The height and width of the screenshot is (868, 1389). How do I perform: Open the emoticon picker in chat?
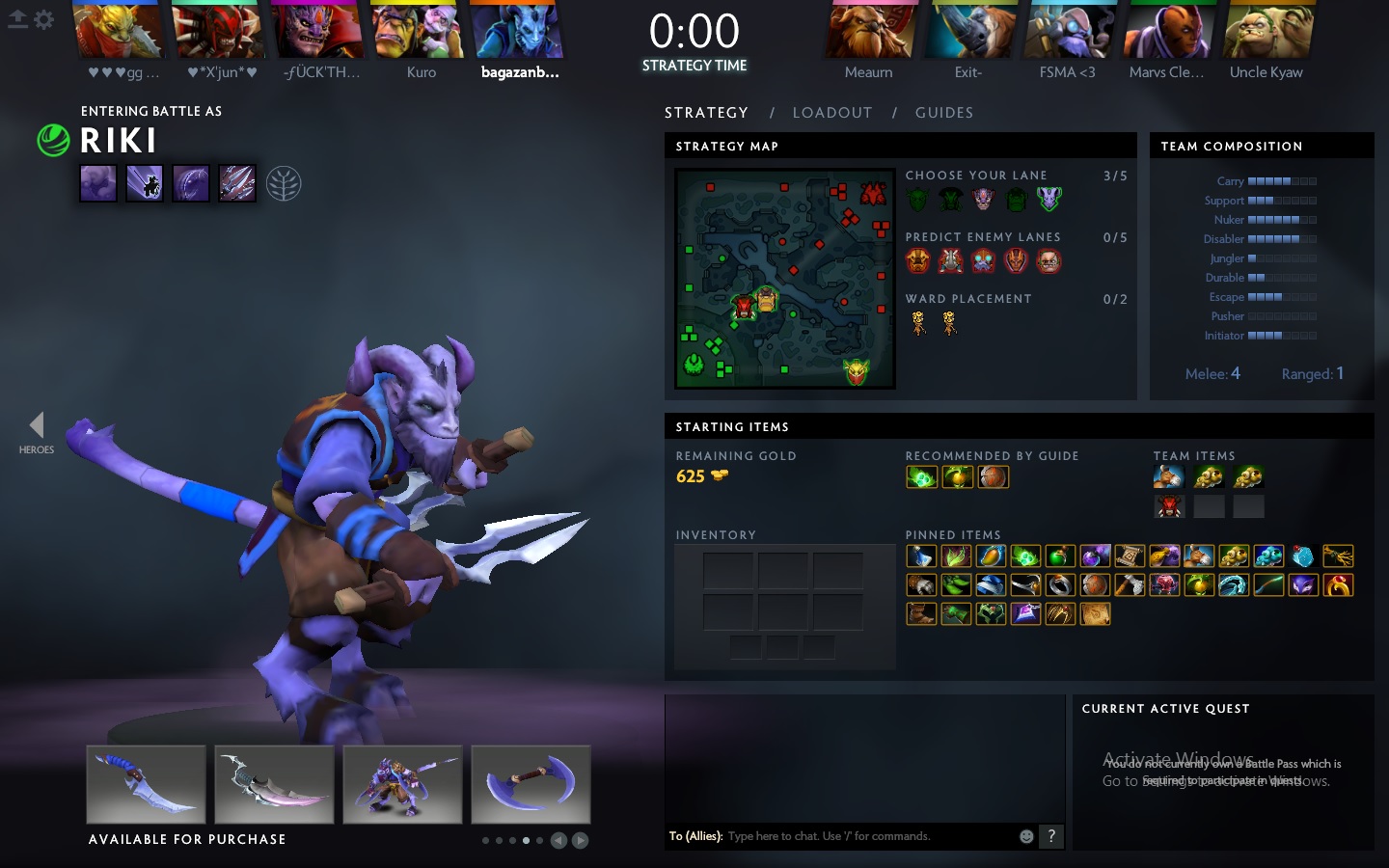tap(1026, 836)
